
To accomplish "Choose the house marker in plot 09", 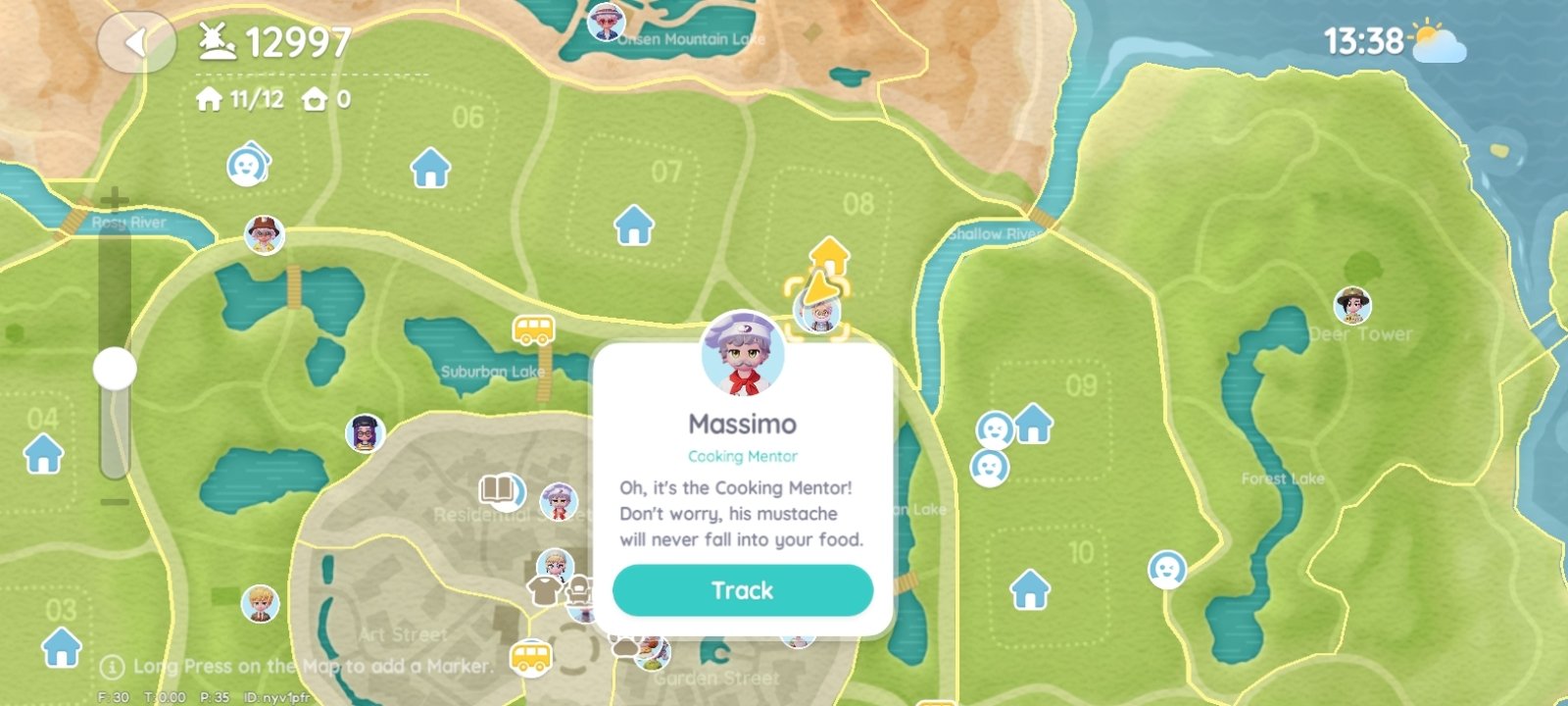I will (1033, 424).
